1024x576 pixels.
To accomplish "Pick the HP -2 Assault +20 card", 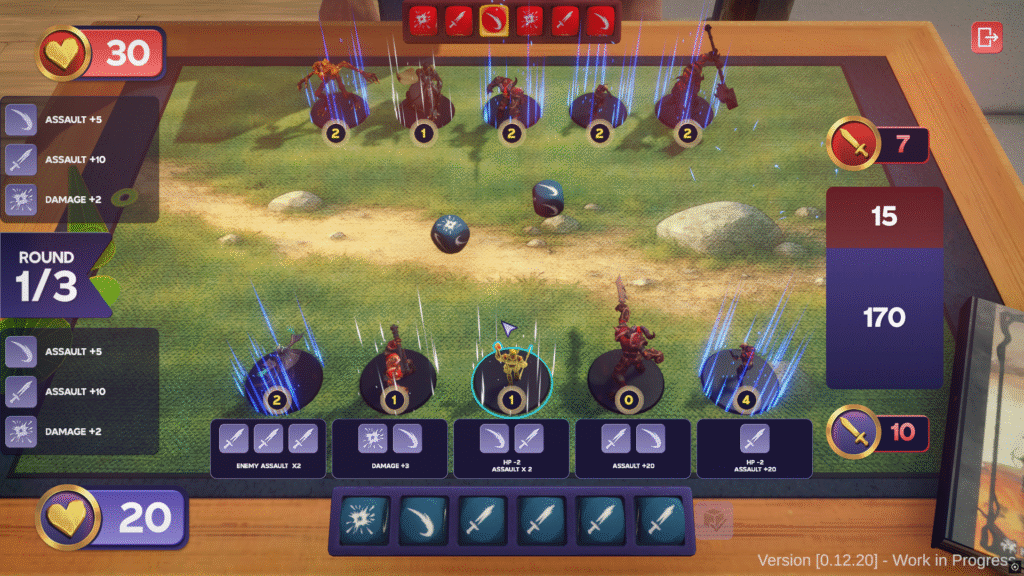I will tap(754, 448).
